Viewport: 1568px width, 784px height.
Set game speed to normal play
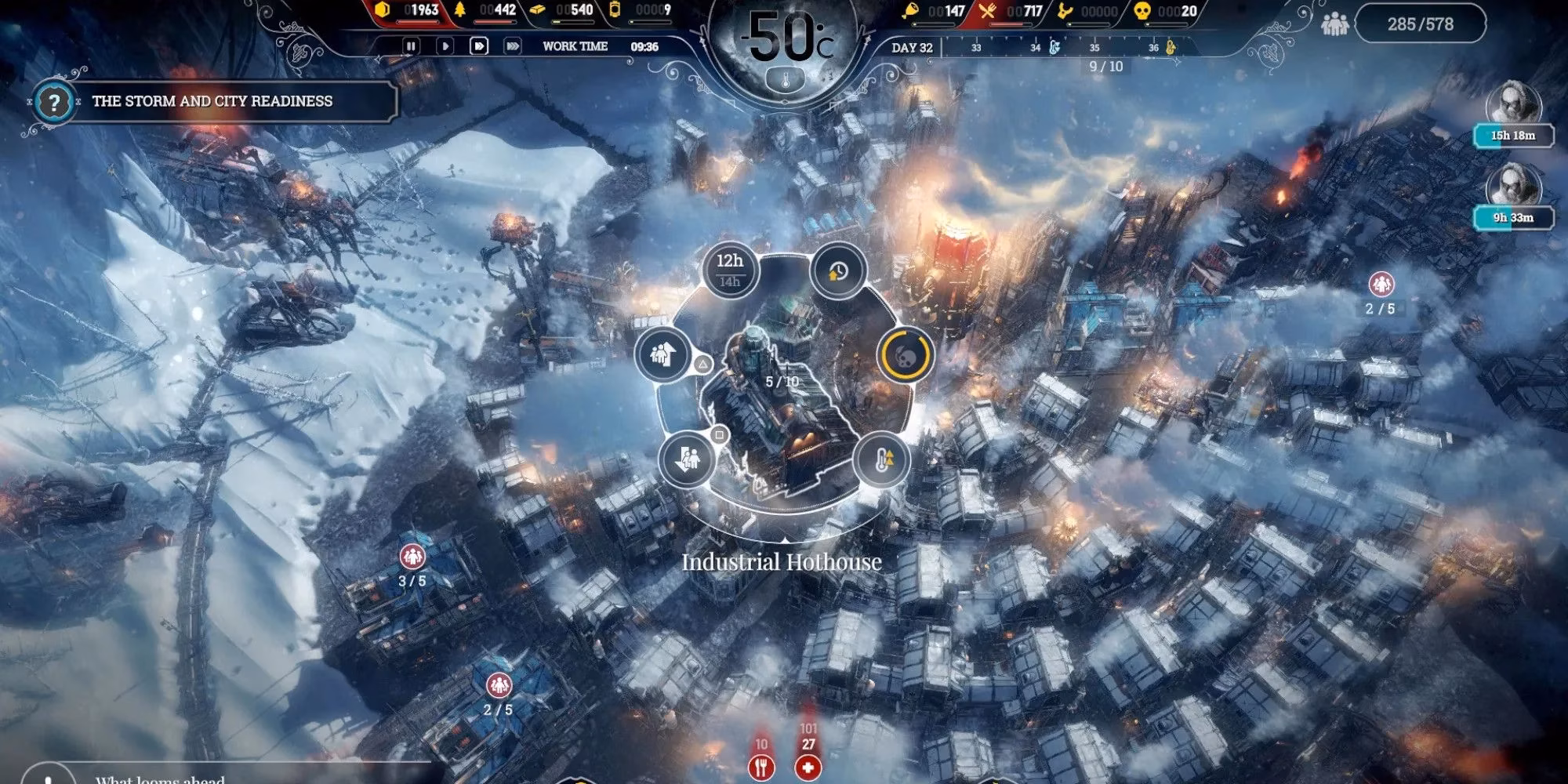(x=445, y=46)
